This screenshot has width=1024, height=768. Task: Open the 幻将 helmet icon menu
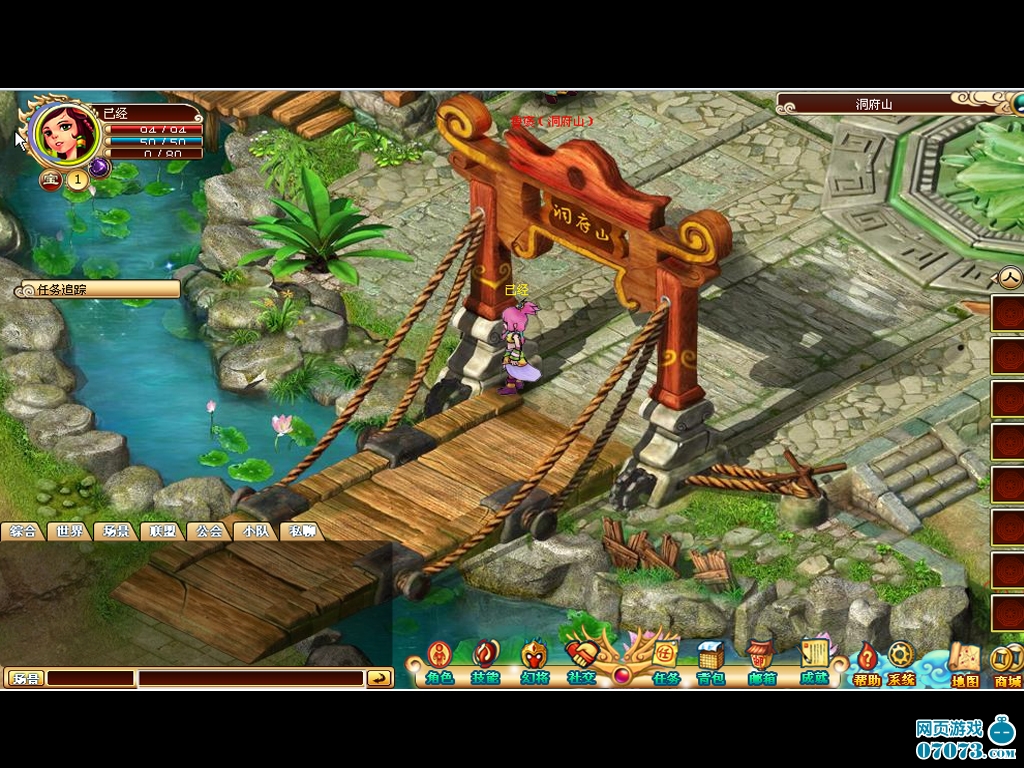click(534, 660)
